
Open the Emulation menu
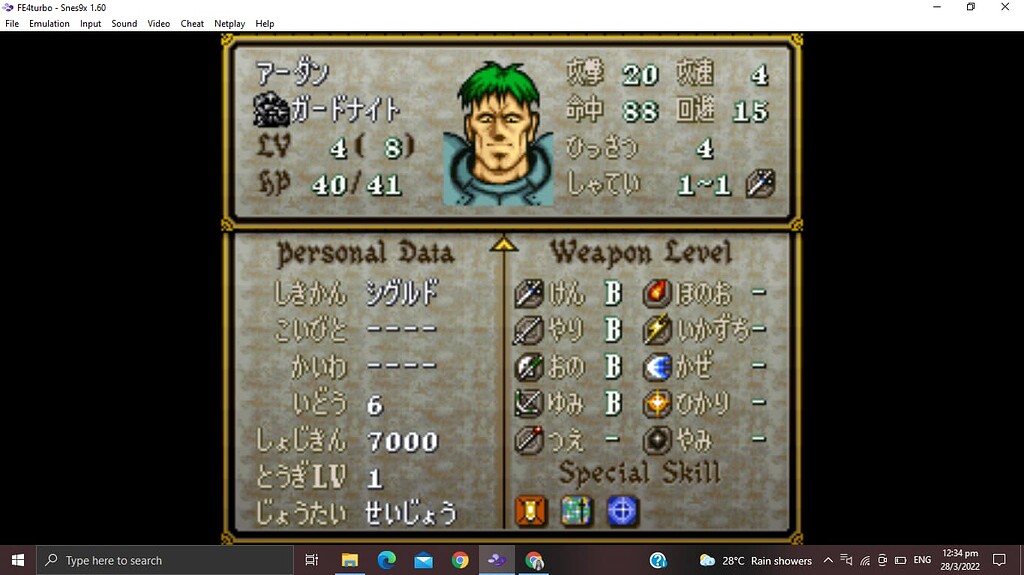[x=49, y=23]
